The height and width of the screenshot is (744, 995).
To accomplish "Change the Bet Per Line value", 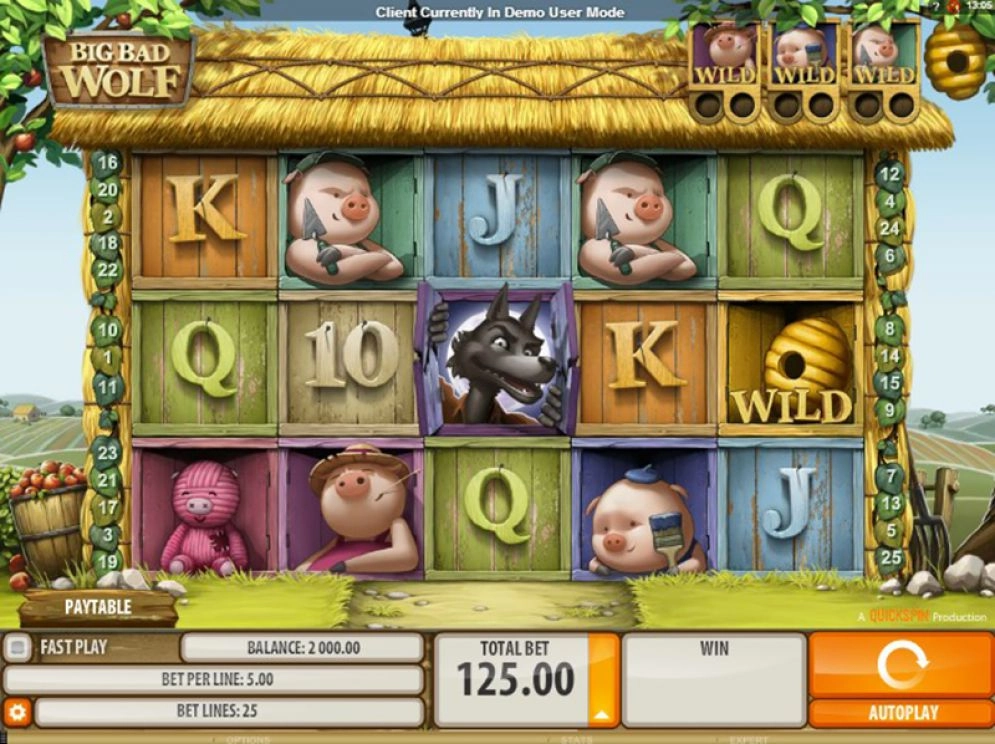I will click(216, 680).
